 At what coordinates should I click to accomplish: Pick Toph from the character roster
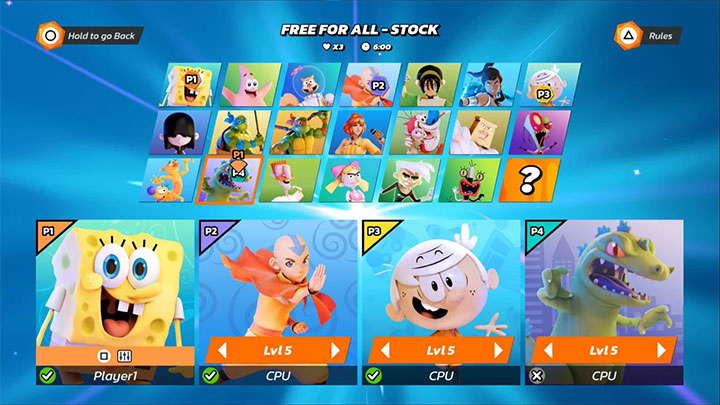(430, 85)
